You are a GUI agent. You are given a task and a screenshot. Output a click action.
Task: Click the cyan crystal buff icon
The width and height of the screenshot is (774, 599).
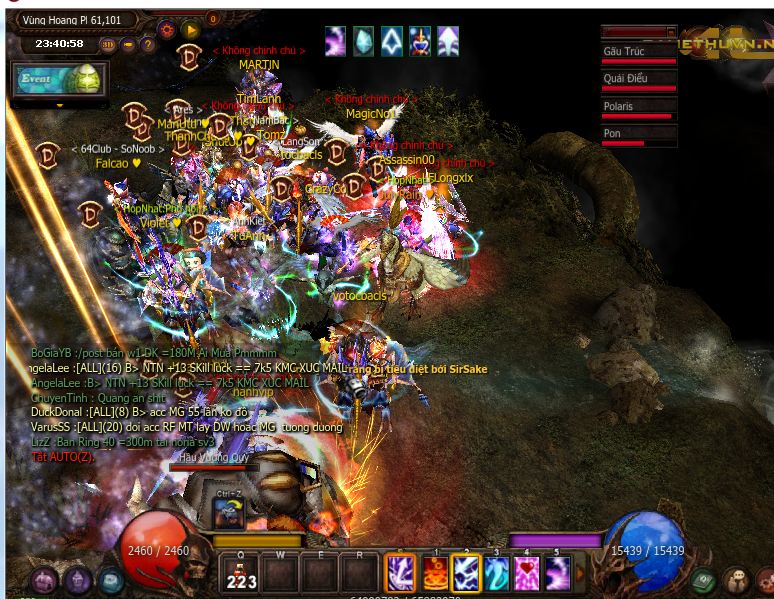(363, 41)
